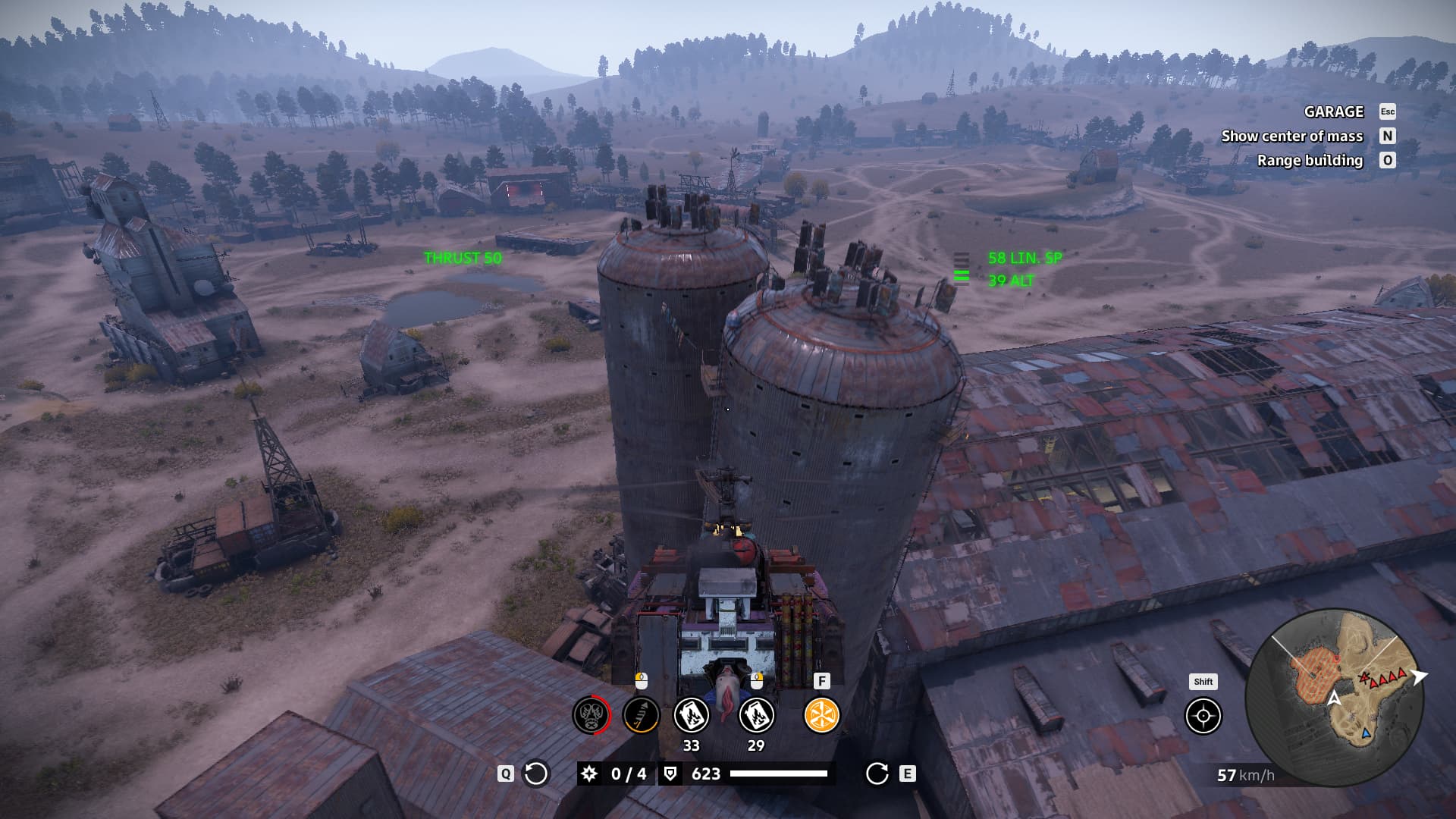Select the flame canister weapon with 33 ammo
The width and height of the screenshot is (1456, 819).
point(691,715)
